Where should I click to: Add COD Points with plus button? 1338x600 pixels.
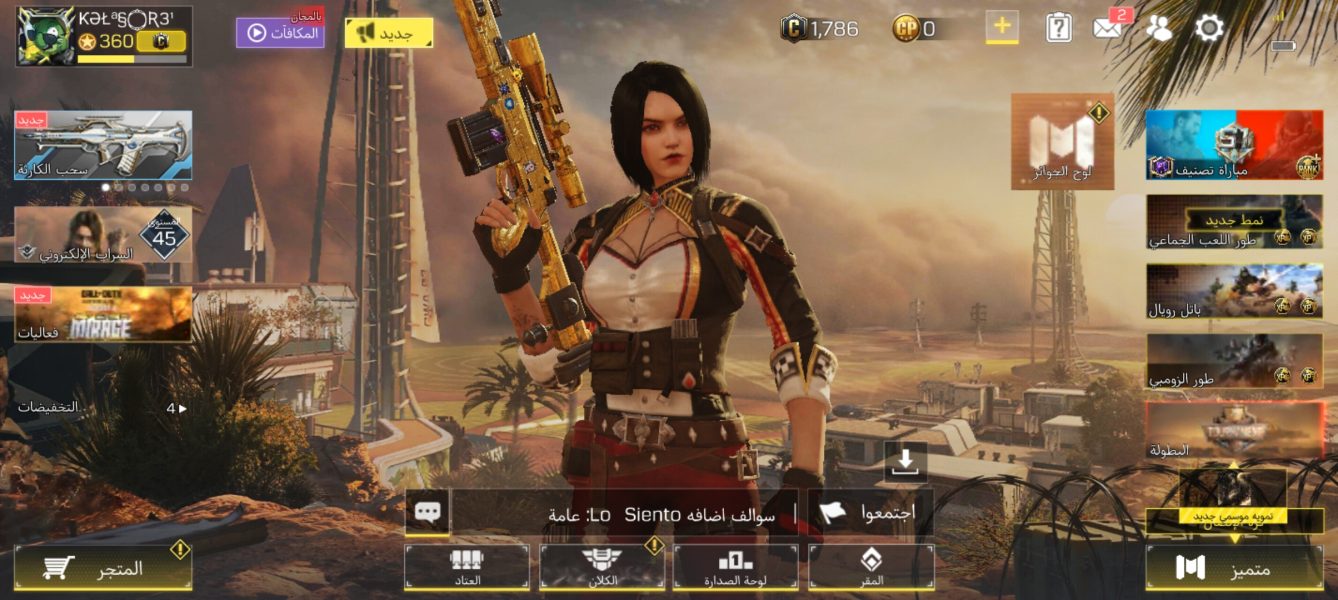1002,27
